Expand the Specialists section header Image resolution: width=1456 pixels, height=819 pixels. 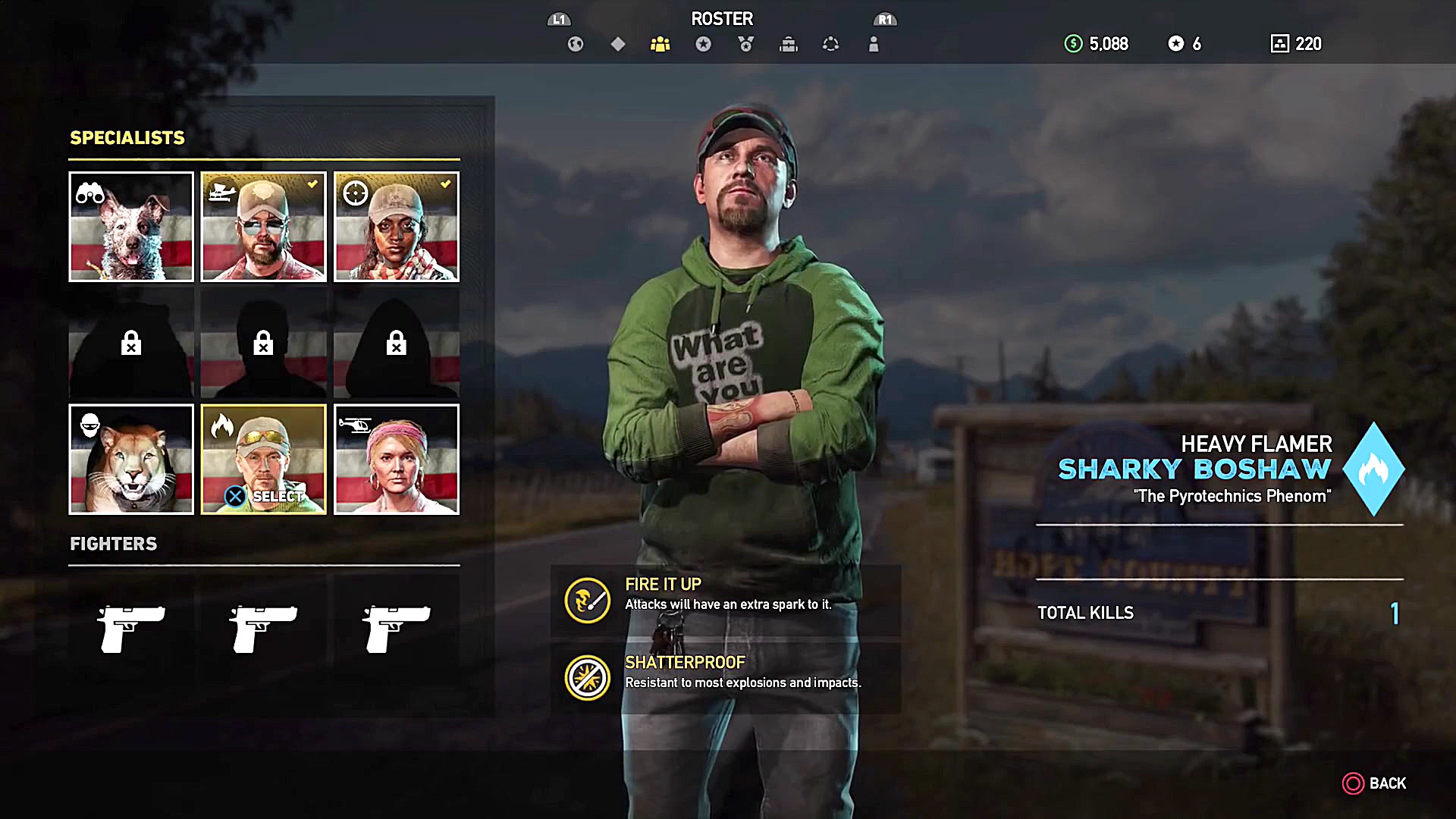pos(127,138)
